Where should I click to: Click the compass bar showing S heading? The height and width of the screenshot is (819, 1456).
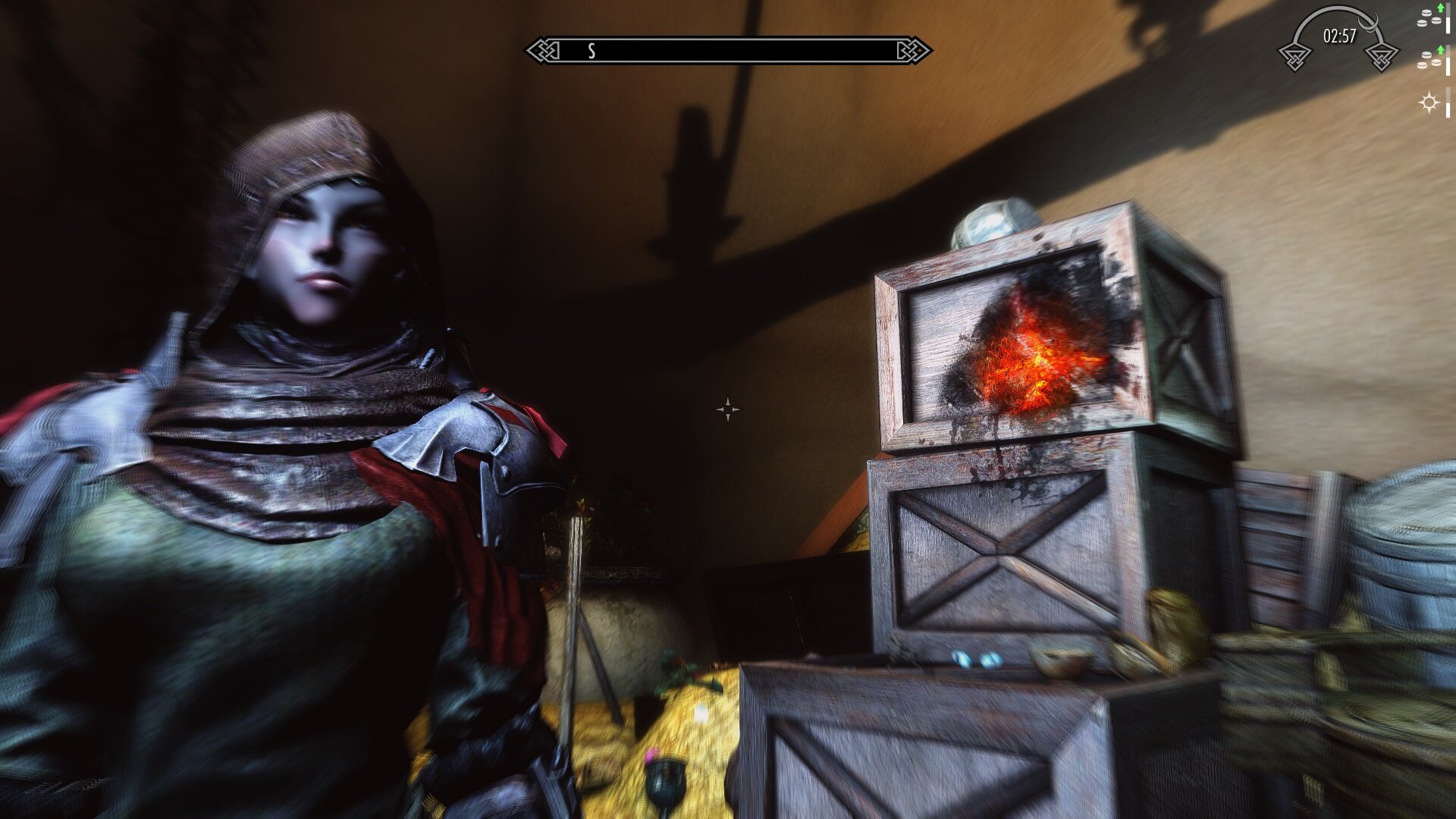tap(728, 51)
